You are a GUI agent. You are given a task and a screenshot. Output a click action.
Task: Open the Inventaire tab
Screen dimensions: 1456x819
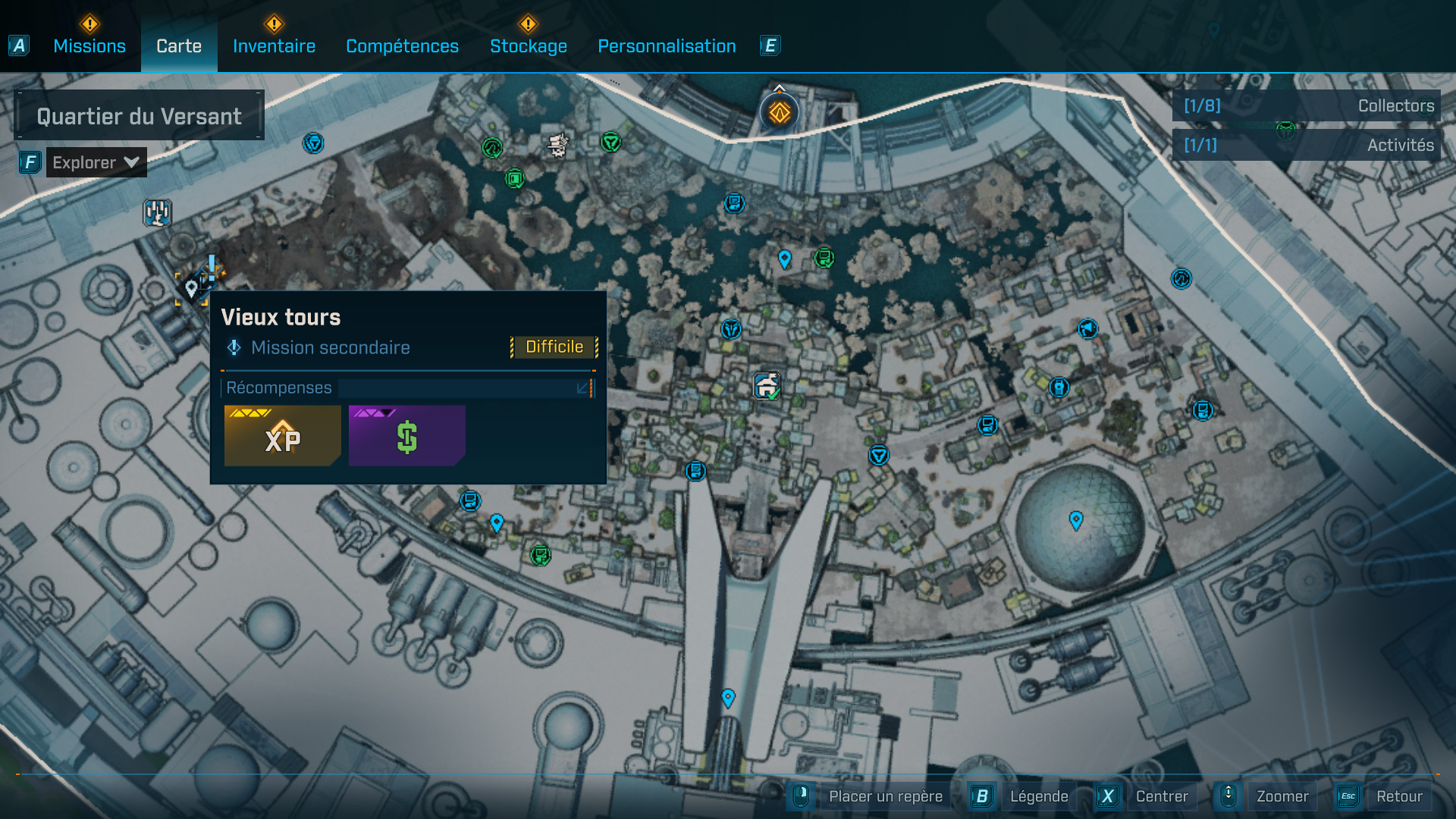pyautogui.click(x=274, y=46)
